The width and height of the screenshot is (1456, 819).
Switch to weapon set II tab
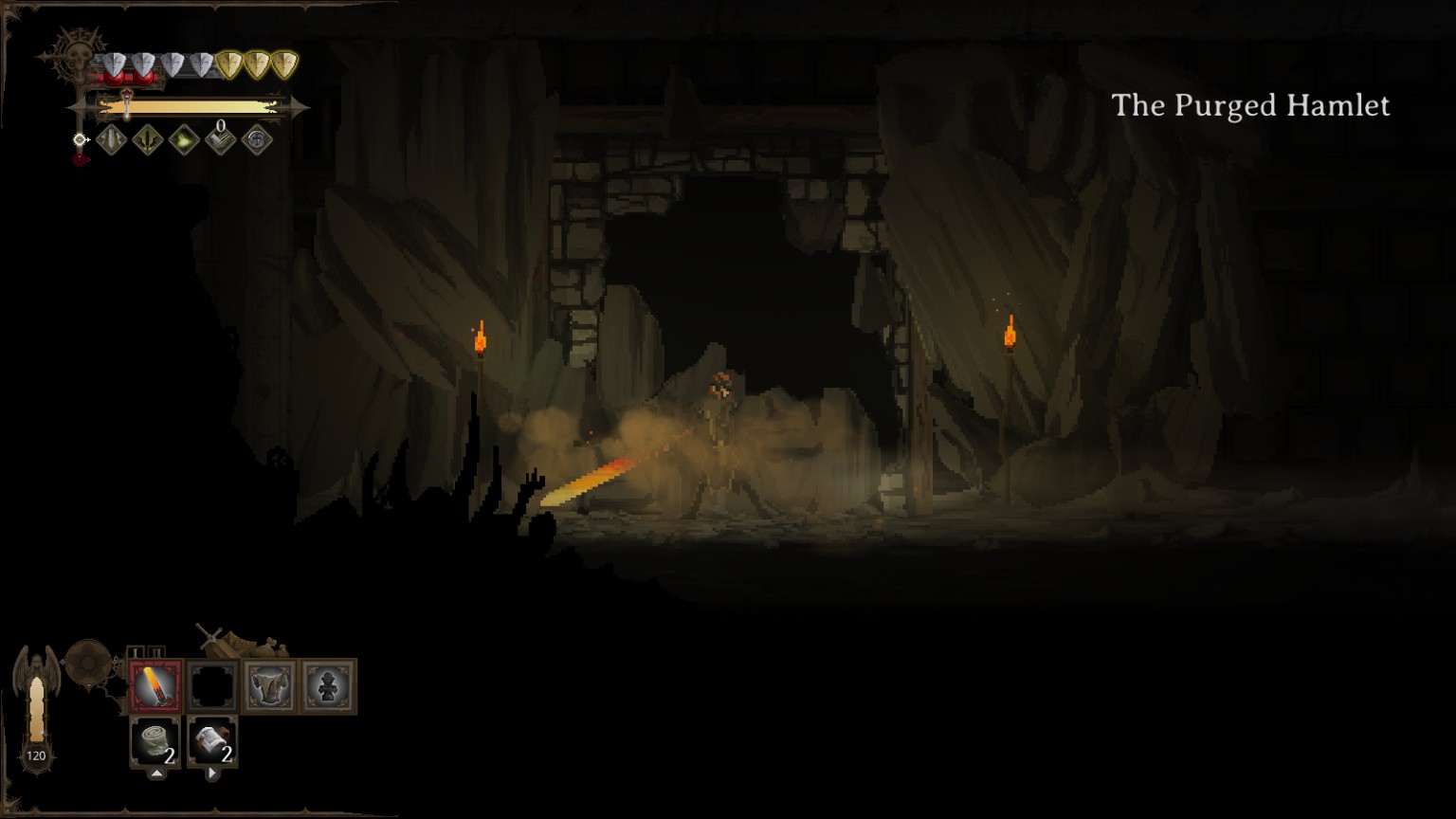click(156, 652)
